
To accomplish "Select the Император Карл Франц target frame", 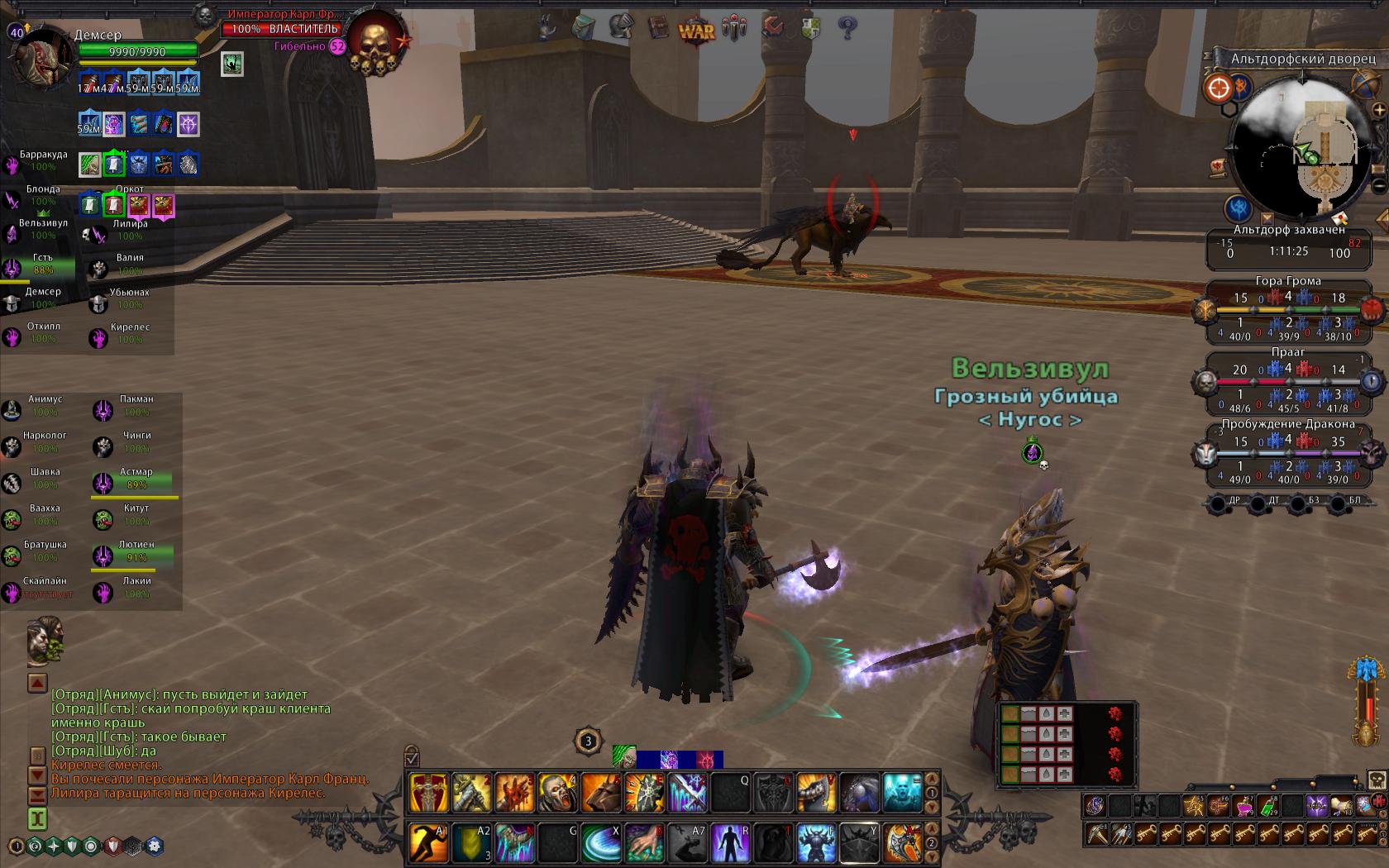I will coord(282,28).
